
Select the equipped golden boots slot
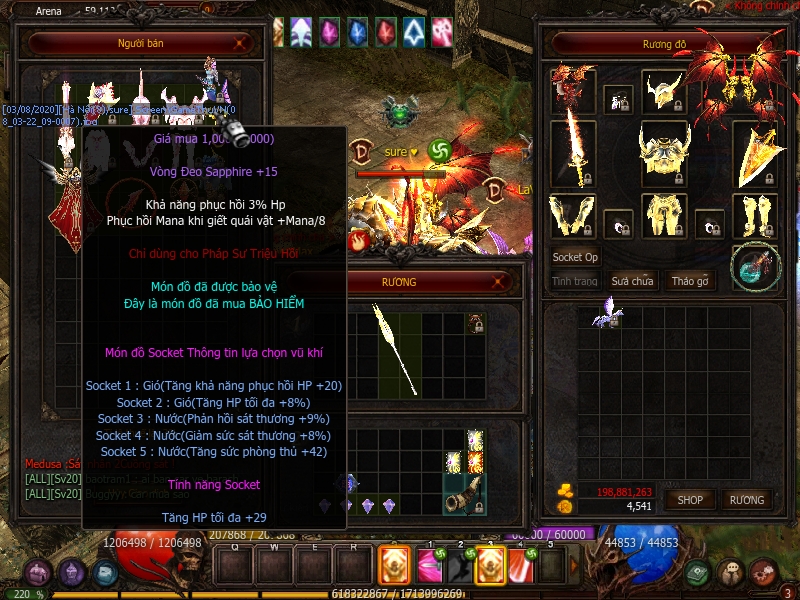pos(754,215)
